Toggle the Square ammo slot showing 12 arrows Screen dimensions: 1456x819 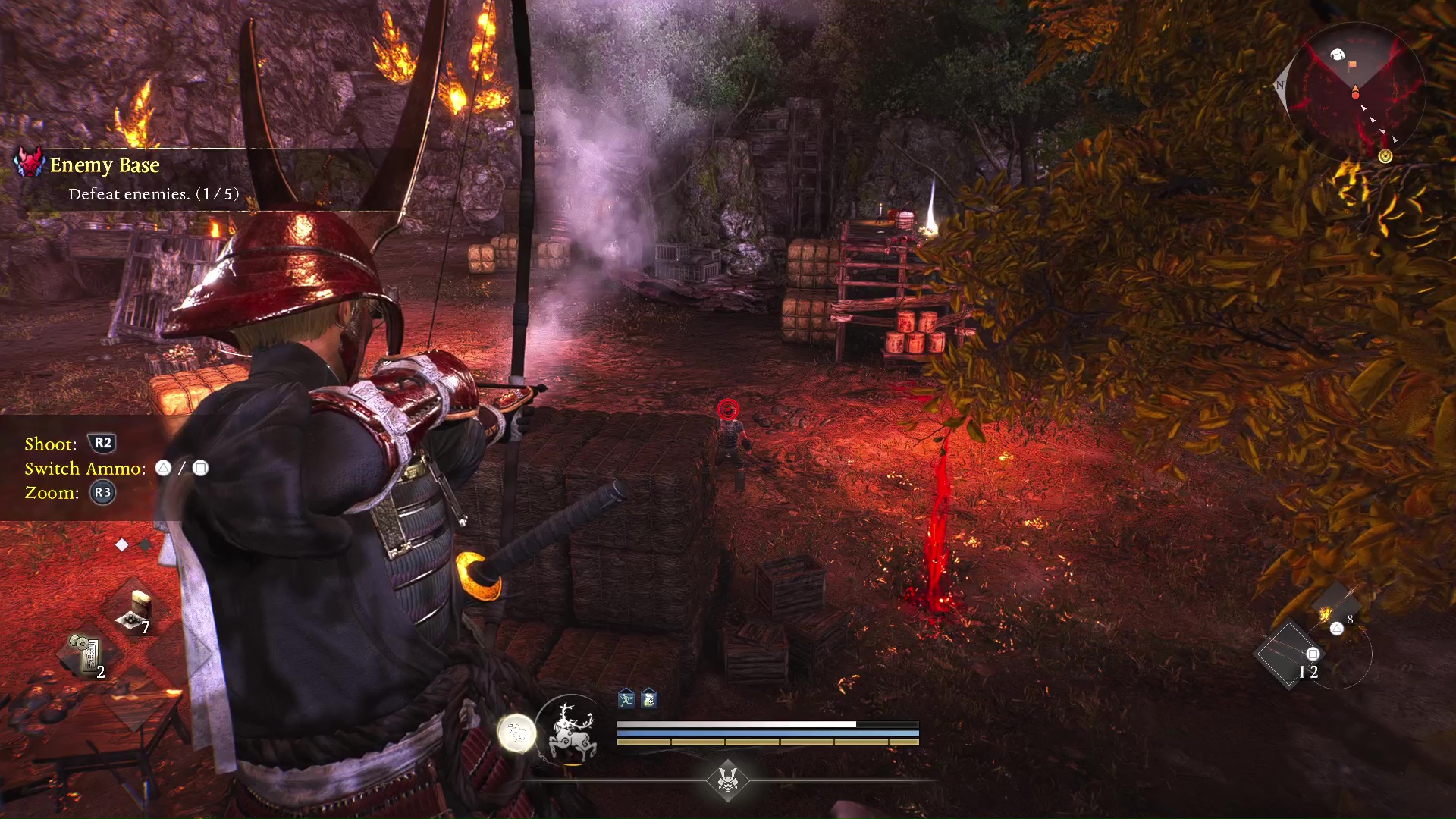tap(1312, 654)
